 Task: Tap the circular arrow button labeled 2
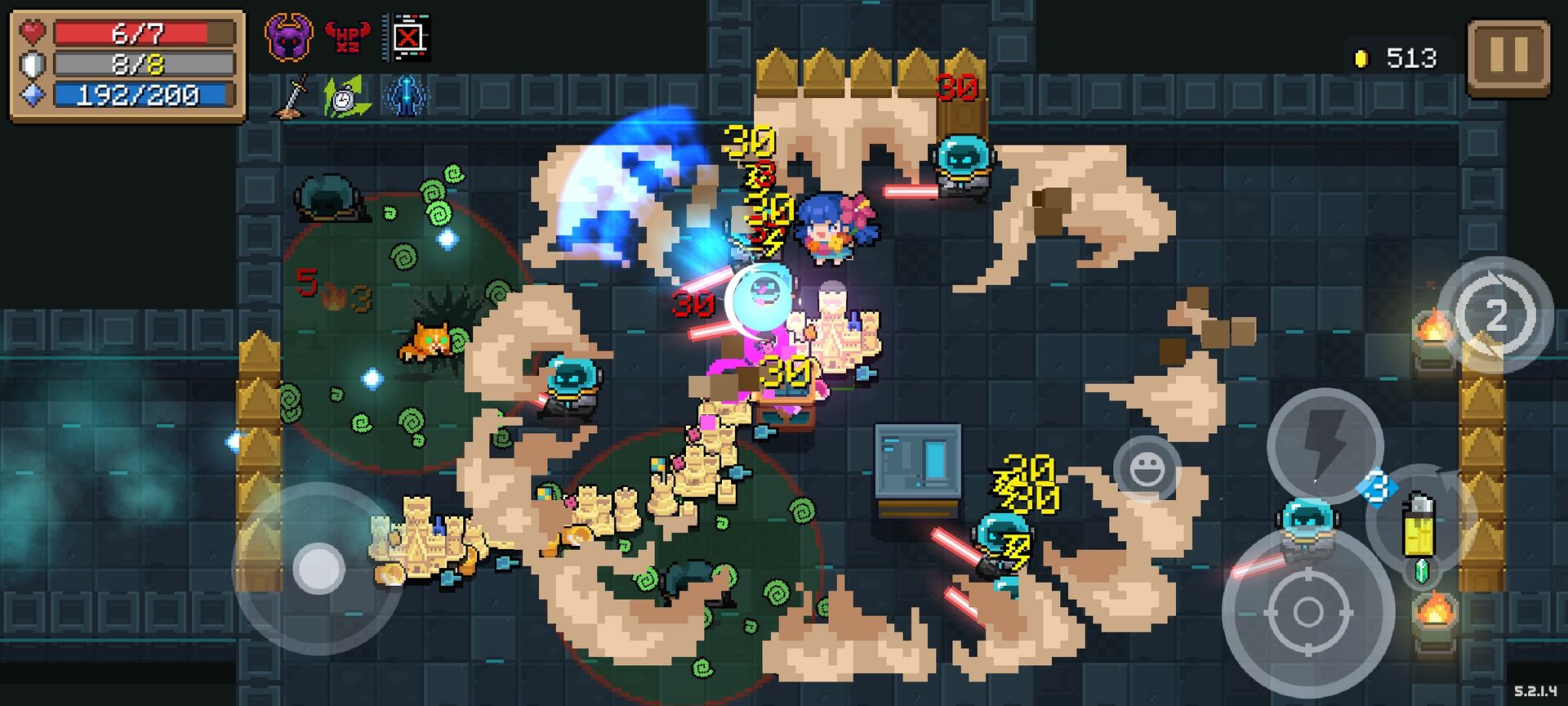pyautogui.click(x=1494, y=315)
